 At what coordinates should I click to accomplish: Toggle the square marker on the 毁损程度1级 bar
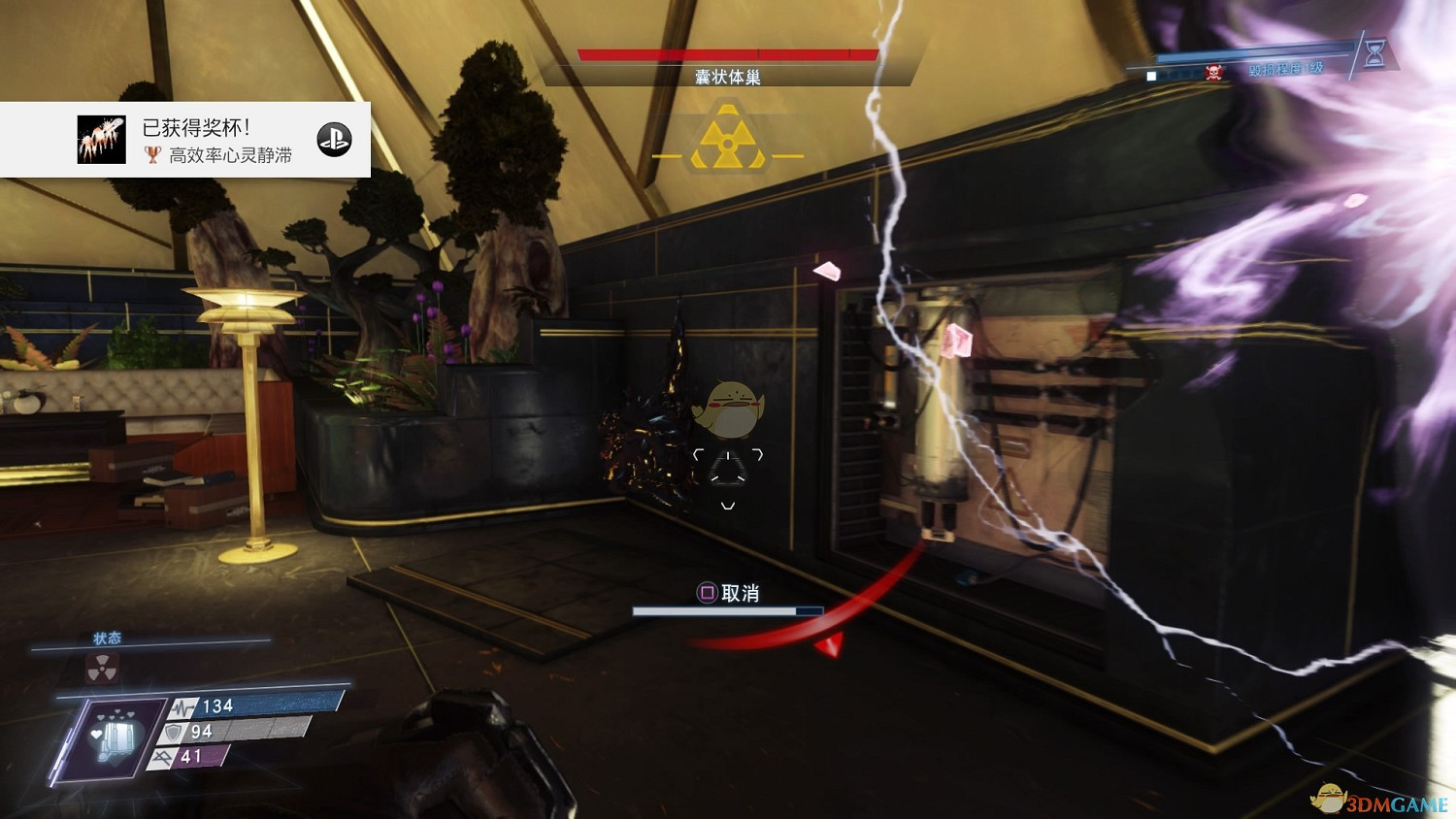click(1153, 74)
